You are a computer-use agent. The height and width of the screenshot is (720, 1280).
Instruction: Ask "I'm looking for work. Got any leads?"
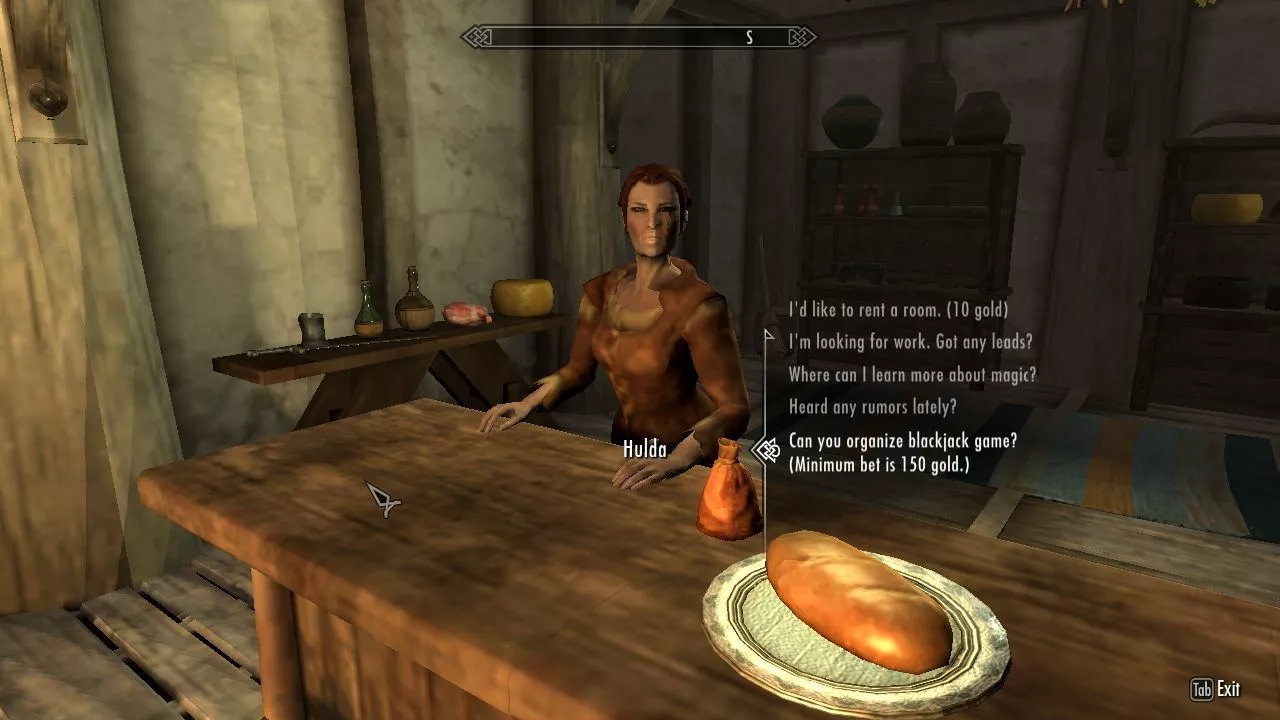tap(910, 342)
